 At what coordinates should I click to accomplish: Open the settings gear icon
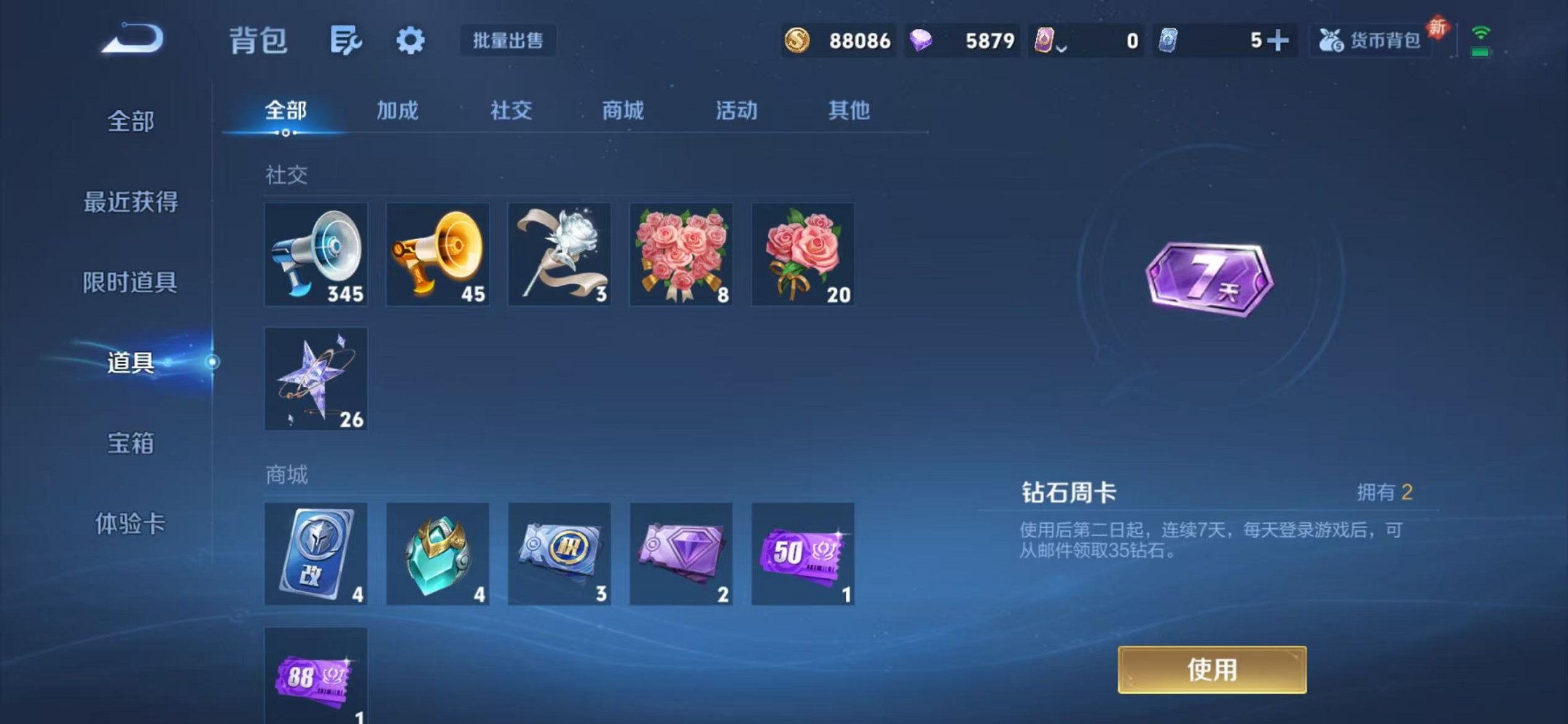[410, 42]
